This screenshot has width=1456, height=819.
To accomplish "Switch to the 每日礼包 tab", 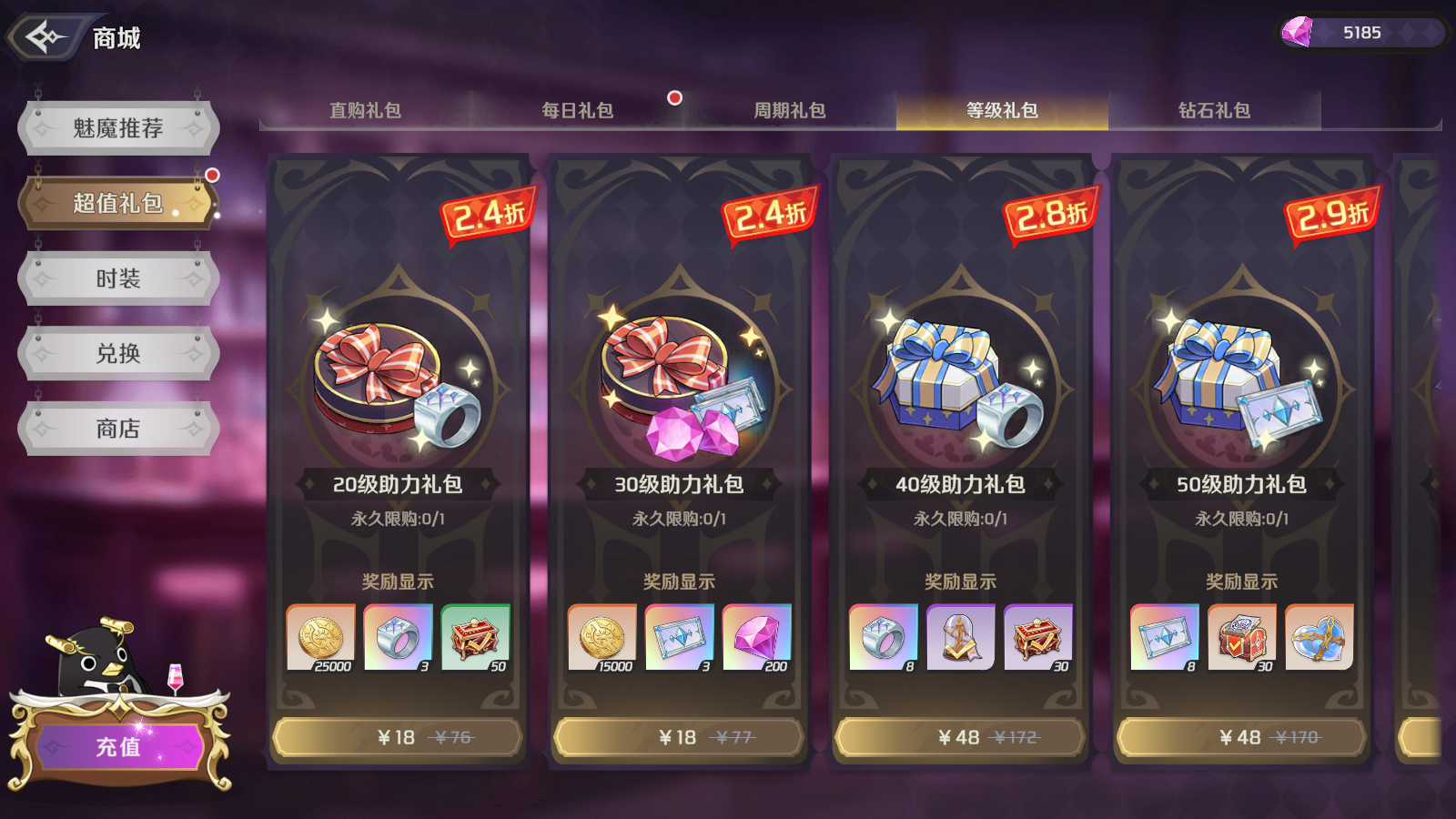I will [577, 110].
